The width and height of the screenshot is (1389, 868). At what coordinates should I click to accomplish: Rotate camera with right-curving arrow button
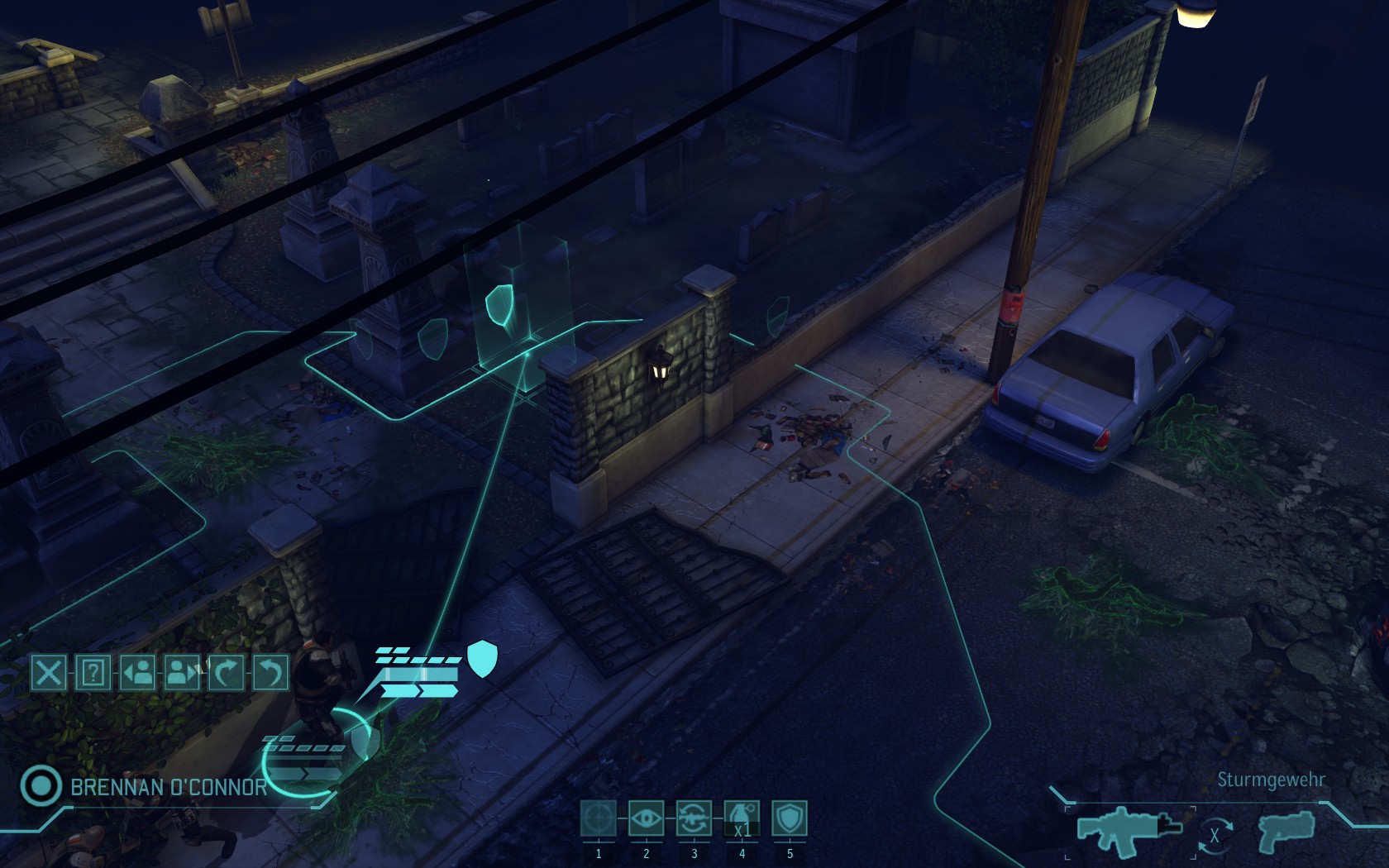pos(226,673)
